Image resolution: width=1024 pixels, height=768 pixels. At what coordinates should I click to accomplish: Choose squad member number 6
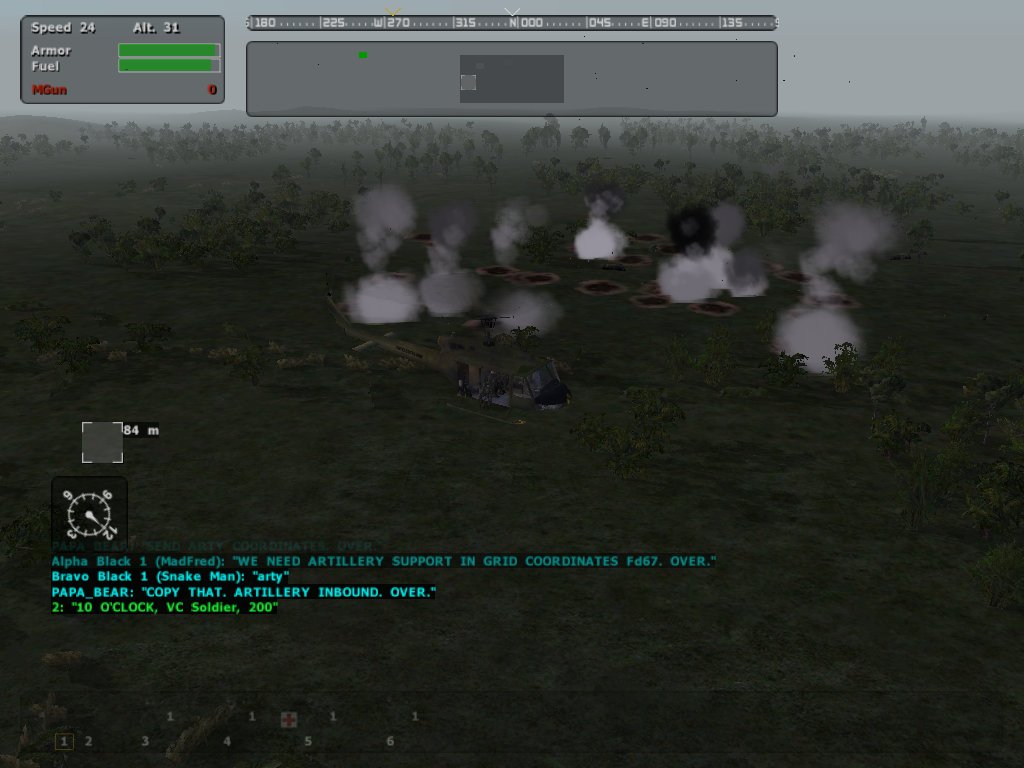pos(390,741)
